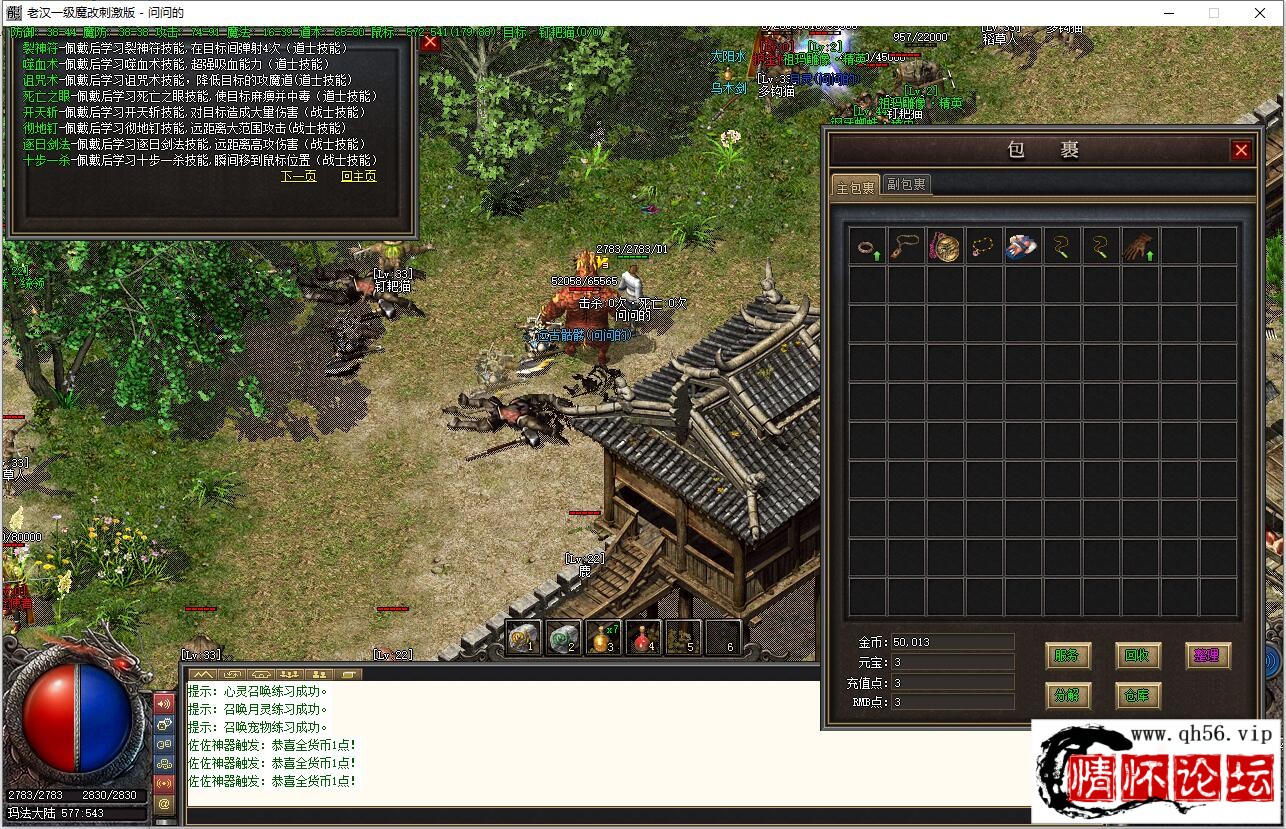Open the 仓库 warehouse
This screenshot has height=829, width=1286.
1137,695
